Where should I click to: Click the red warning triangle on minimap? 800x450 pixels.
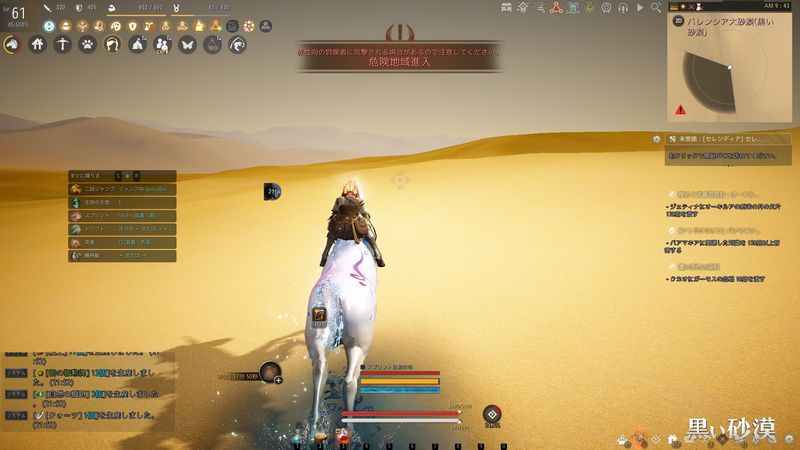[681, 109]
